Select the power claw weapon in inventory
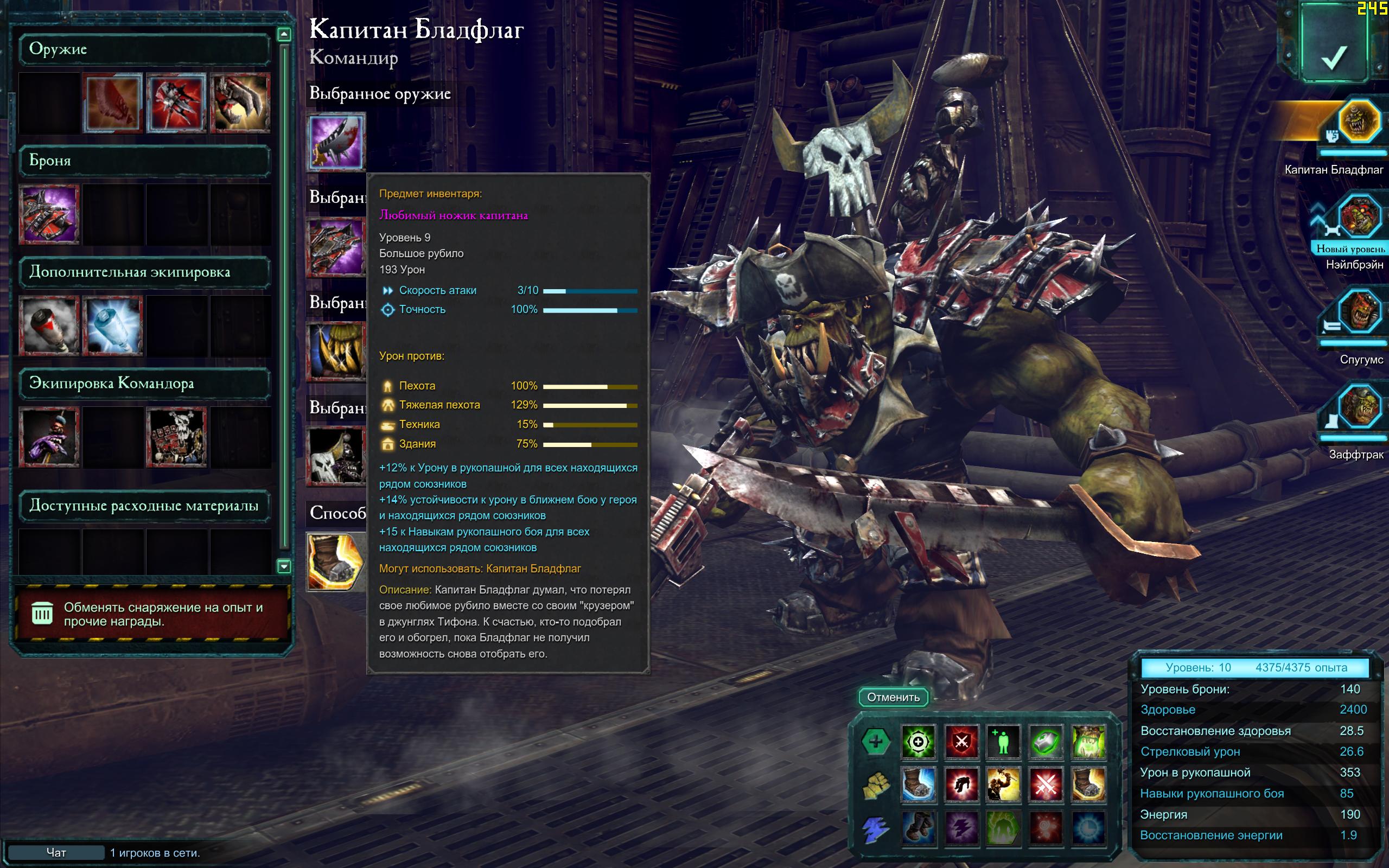1389x868 pixels. coord(240,103)
